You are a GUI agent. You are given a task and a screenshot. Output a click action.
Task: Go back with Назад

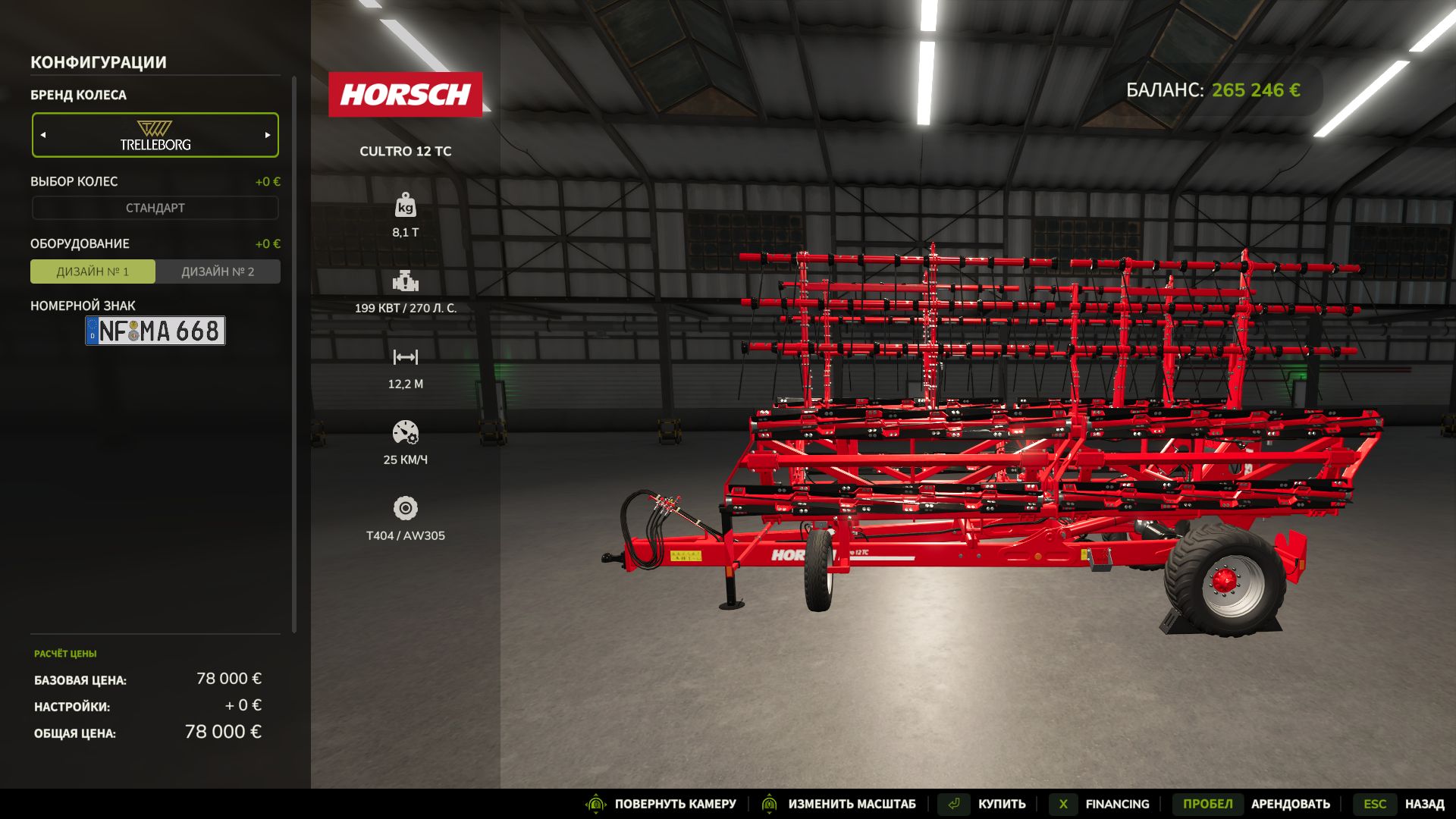click(1423, 804)
